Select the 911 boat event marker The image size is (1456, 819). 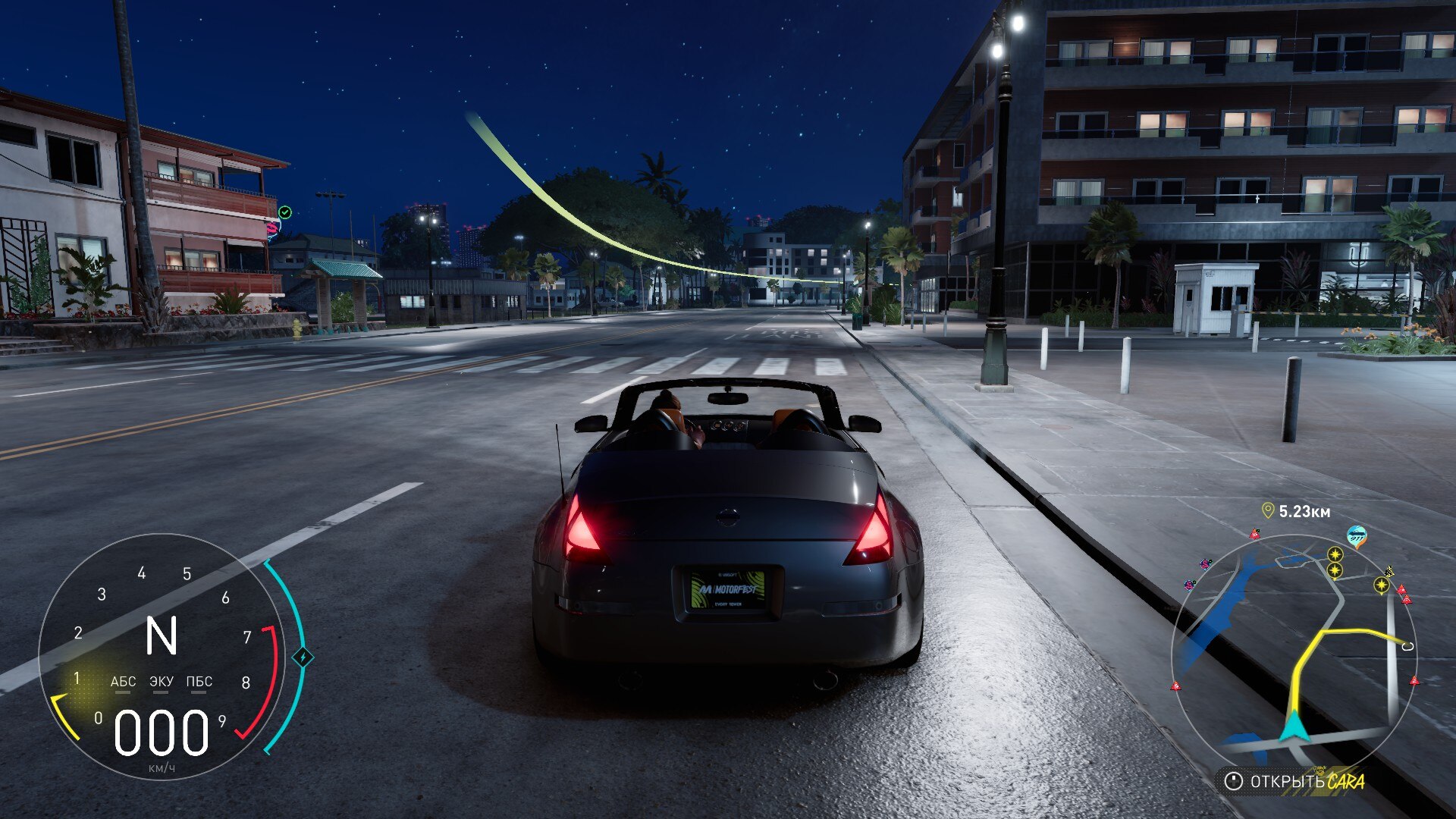(1357, 537)
